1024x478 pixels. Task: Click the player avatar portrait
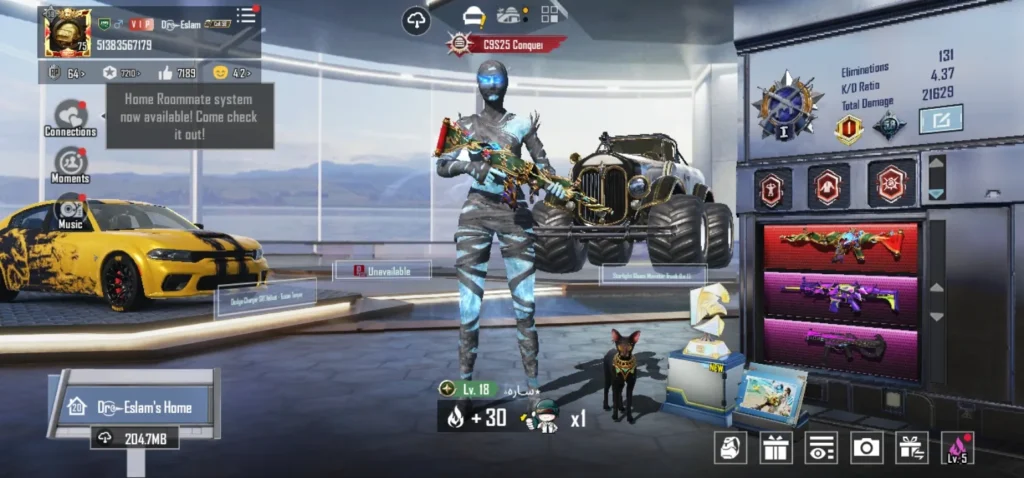(67, 32)
